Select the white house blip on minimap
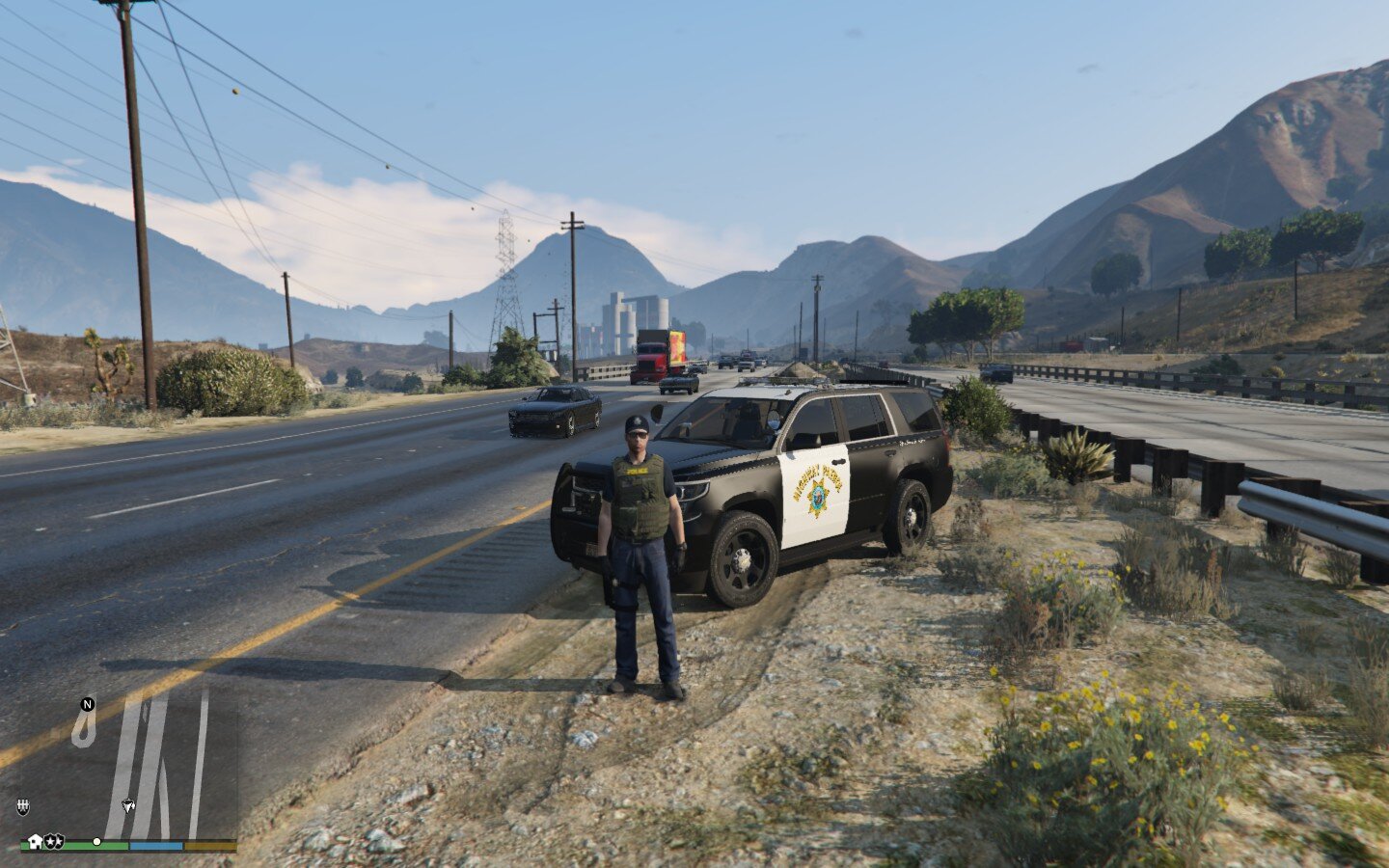This screenshot has height=868, width=1389. click(36, 841)
